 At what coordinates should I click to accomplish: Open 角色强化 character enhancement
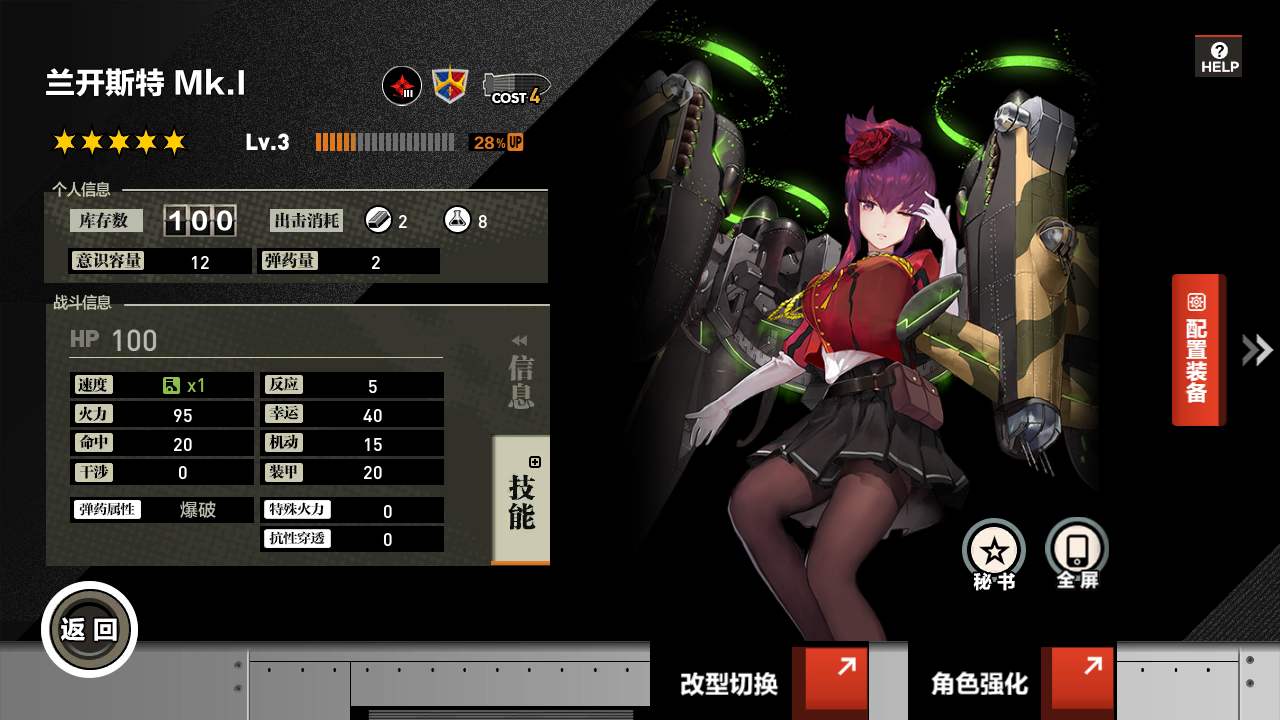point(1012,682)
